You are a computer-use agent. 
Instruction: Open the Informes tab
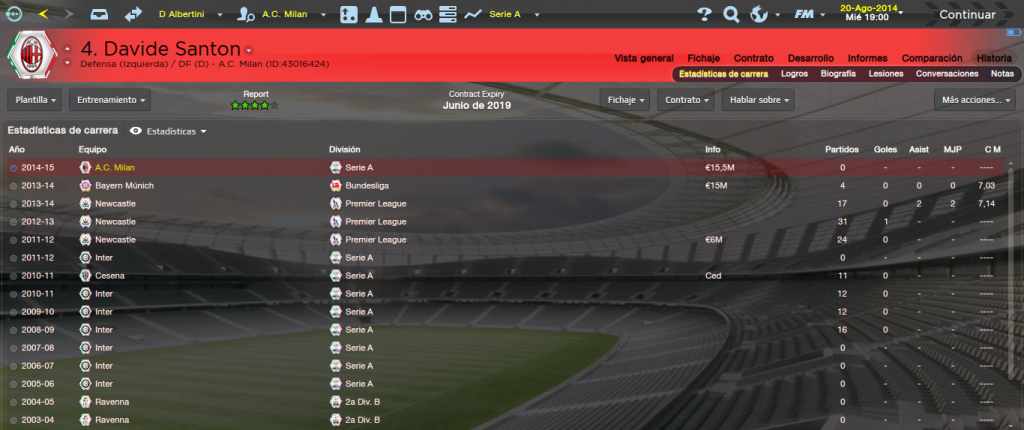click(867, 58)
